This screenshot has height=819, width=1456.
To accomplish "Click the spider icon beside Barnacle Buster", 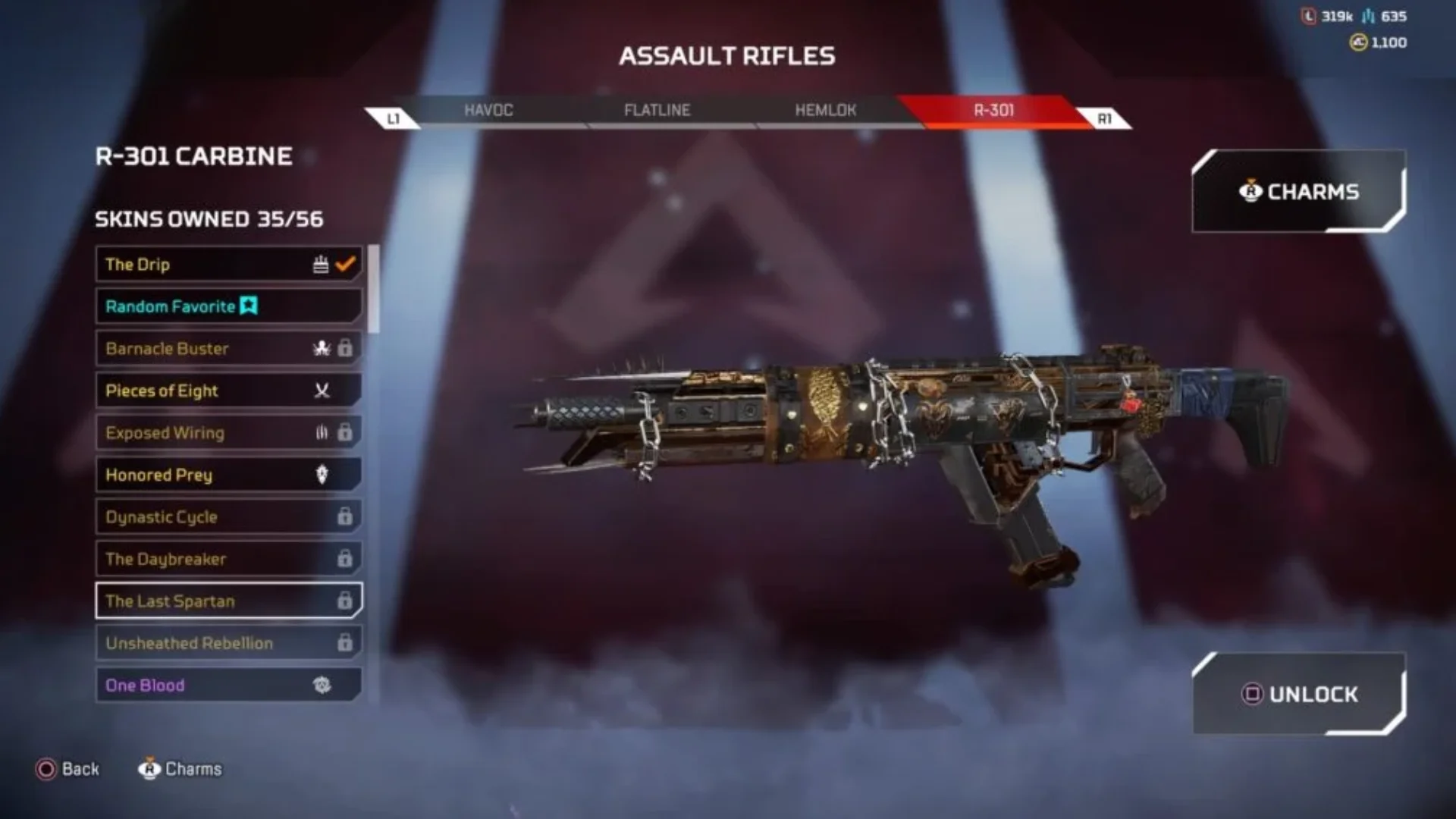I will tap(321, 349).
